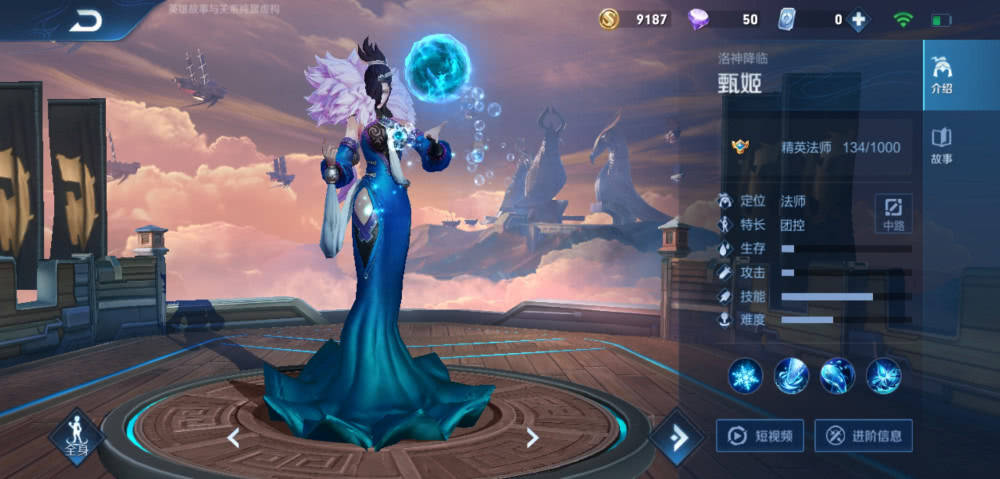View the water bubble skill icon
This screenshot has height=479, width=1000.
click(838, 375)
